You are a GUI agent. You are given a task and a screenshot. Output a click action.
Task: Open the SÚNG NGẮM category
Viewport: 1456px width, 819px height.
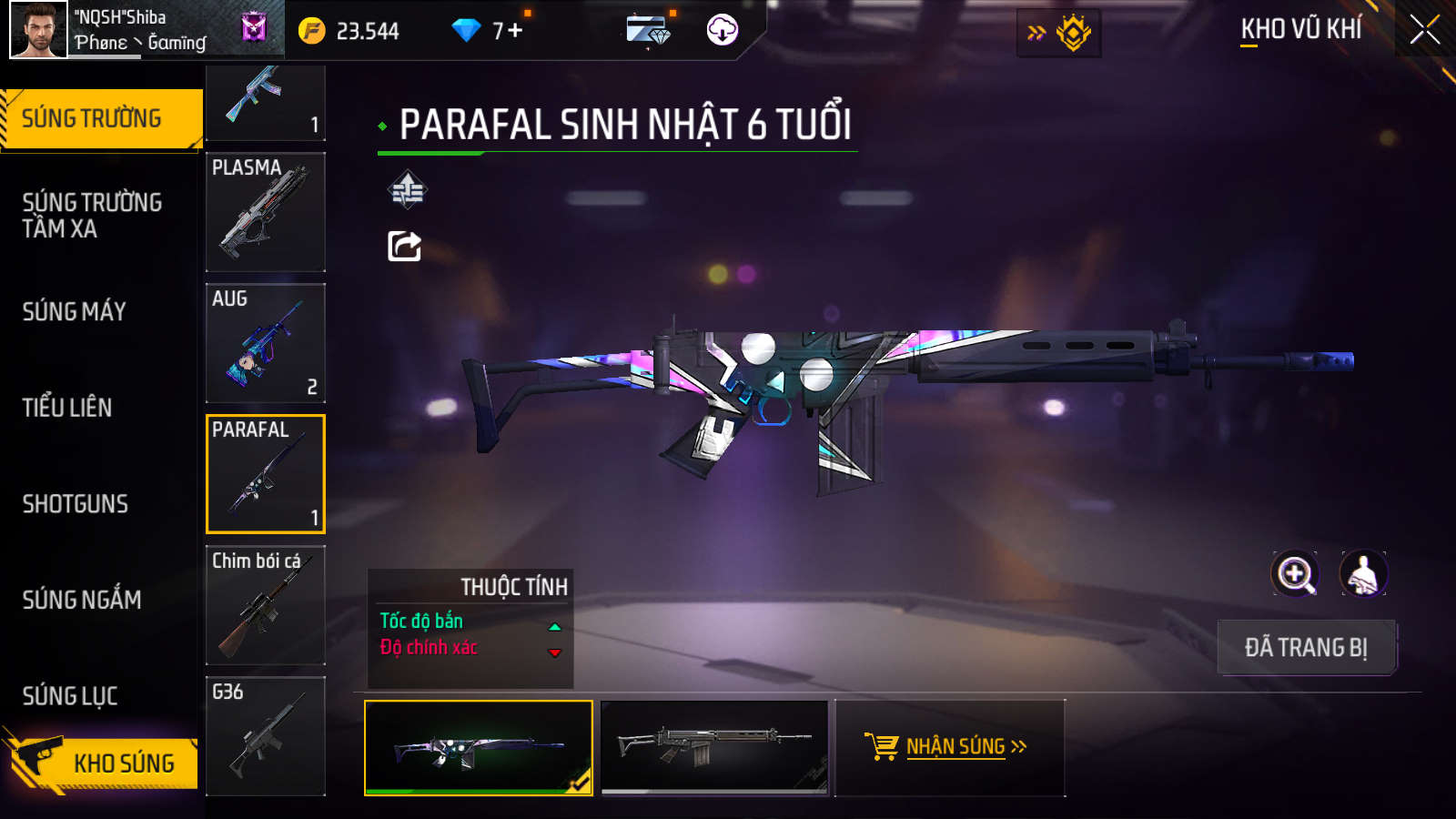tap(82, 600)
